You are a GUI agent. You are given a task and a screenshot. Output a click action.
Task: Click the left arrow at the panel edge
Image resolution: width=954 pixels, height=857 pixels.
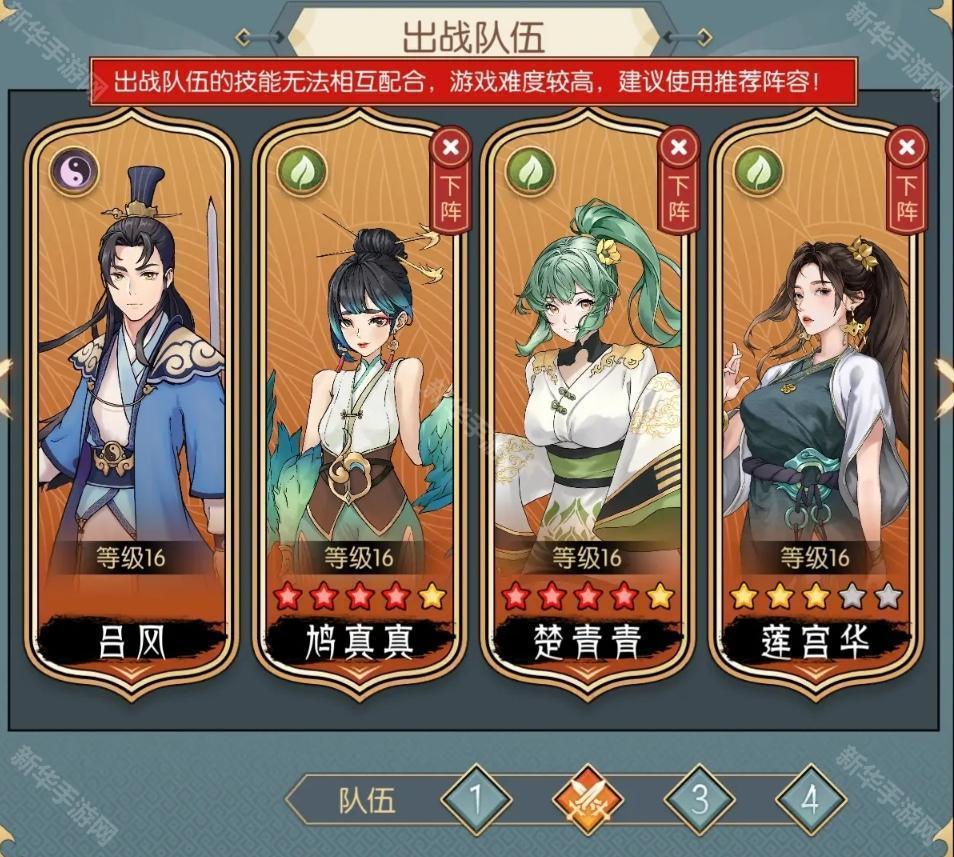[x=6, y=385]
